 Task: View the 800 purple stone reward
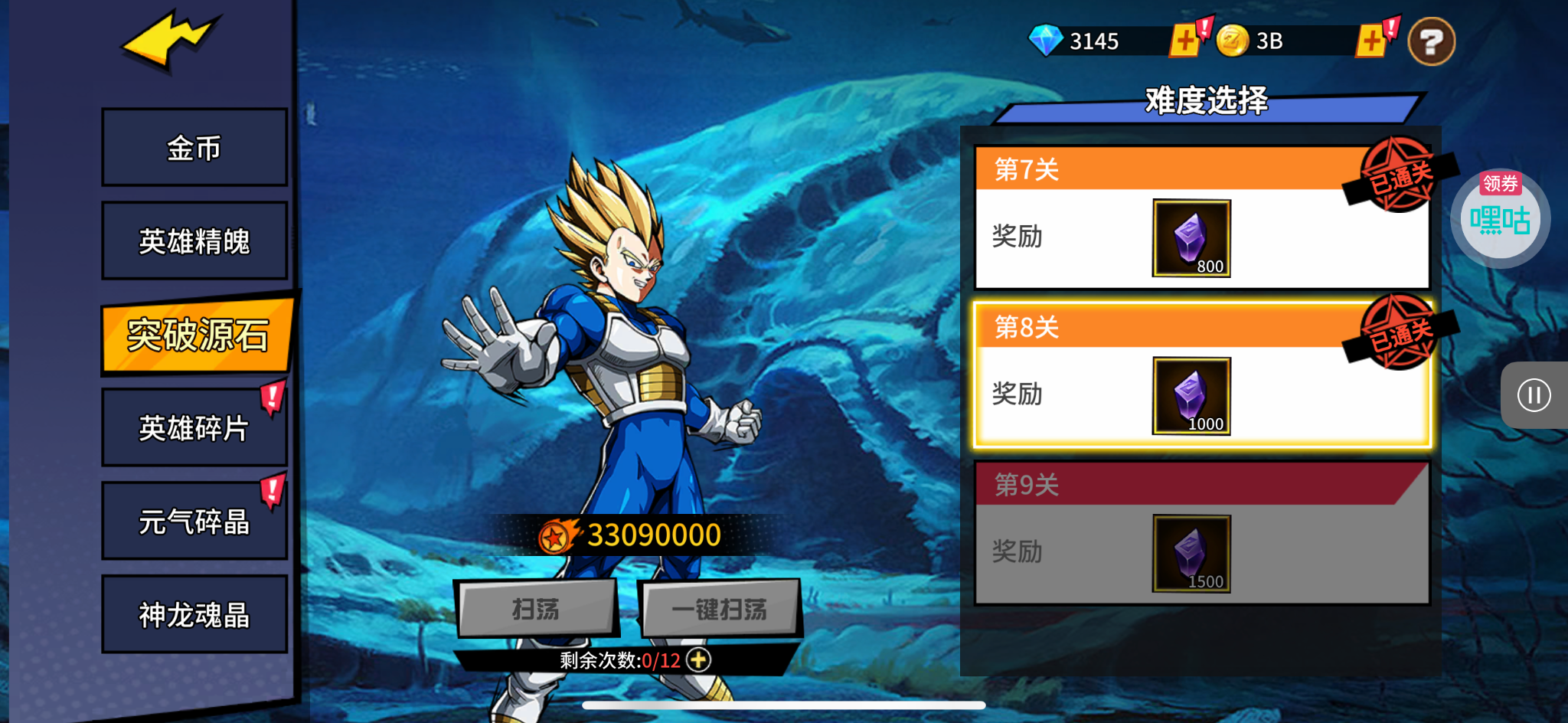[x=1191, y=238]
